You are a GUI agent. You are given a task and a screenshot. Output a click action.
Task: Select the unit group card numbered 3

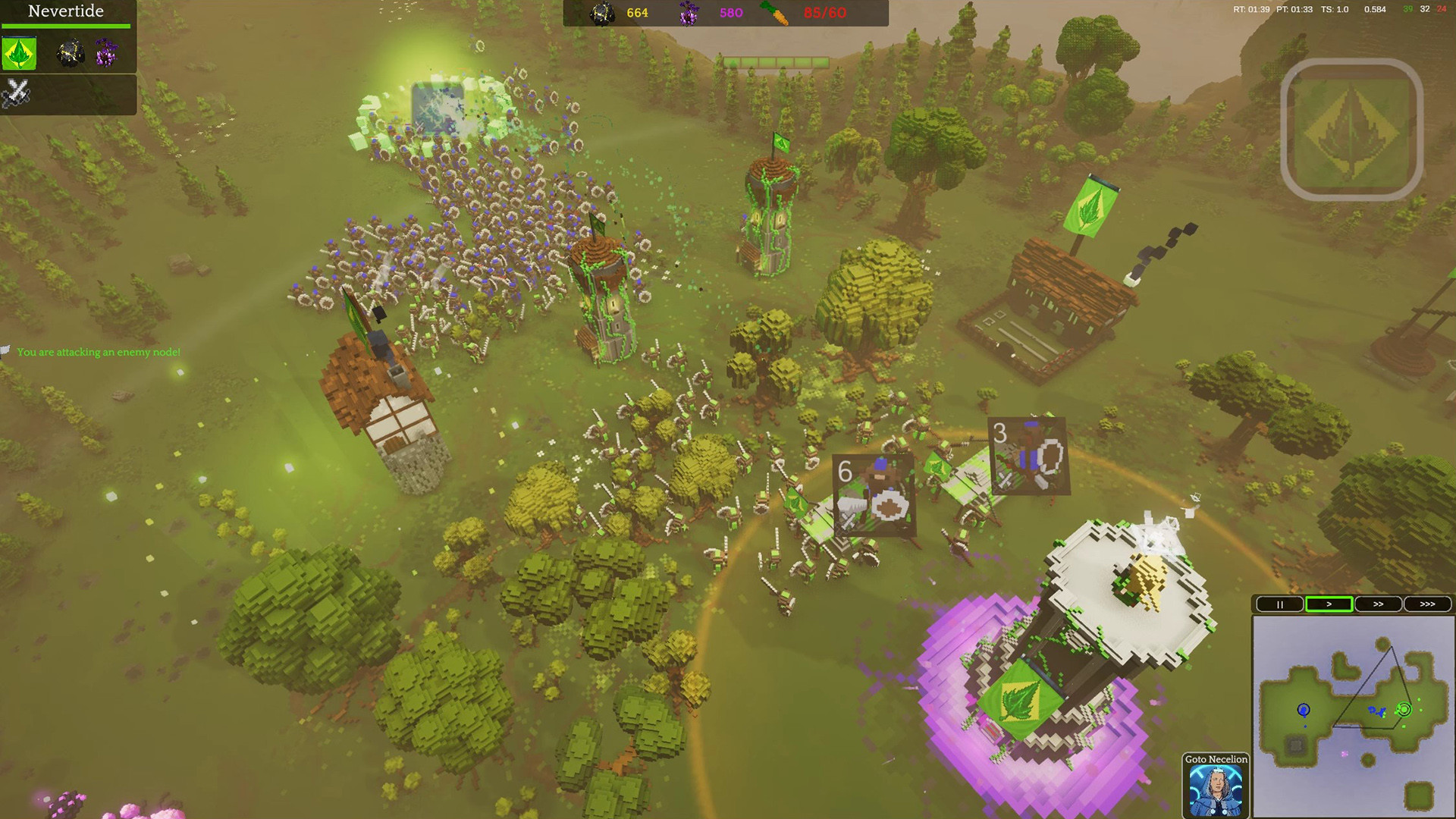tap(1029, 456)
